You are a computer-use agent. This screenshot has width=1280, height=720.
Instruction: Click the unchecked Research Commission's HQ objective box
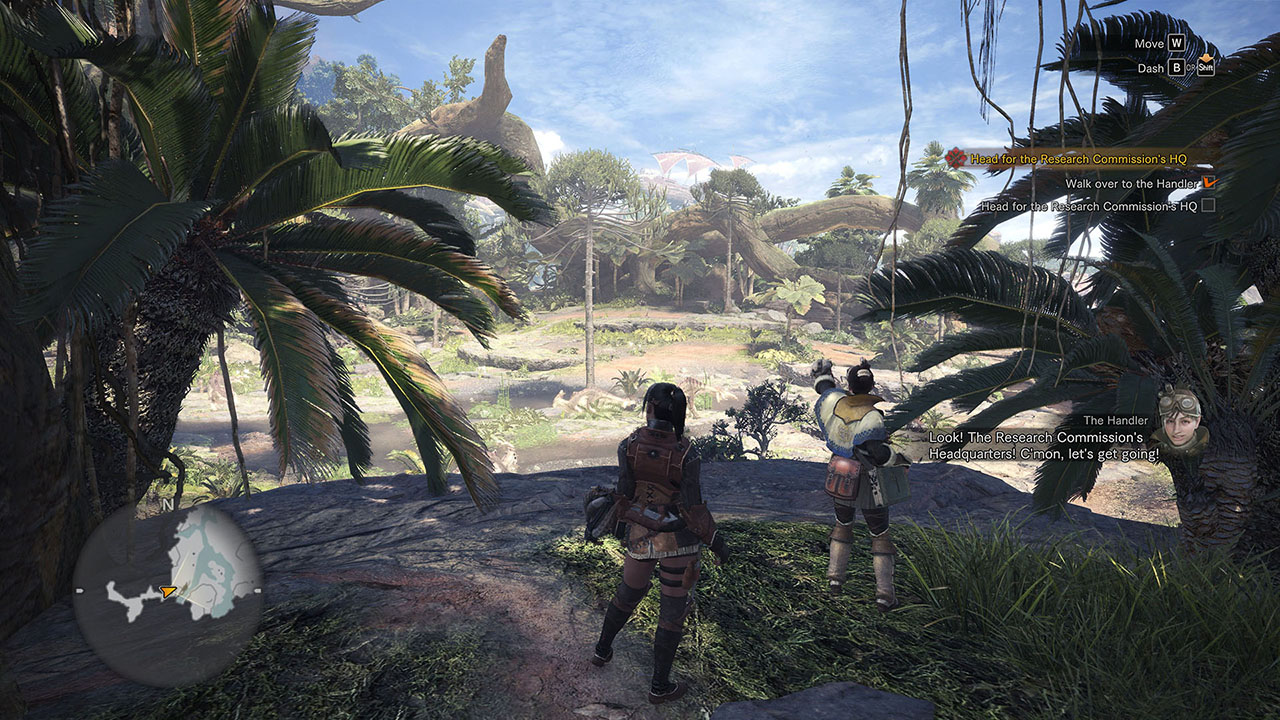[1208, 206]
